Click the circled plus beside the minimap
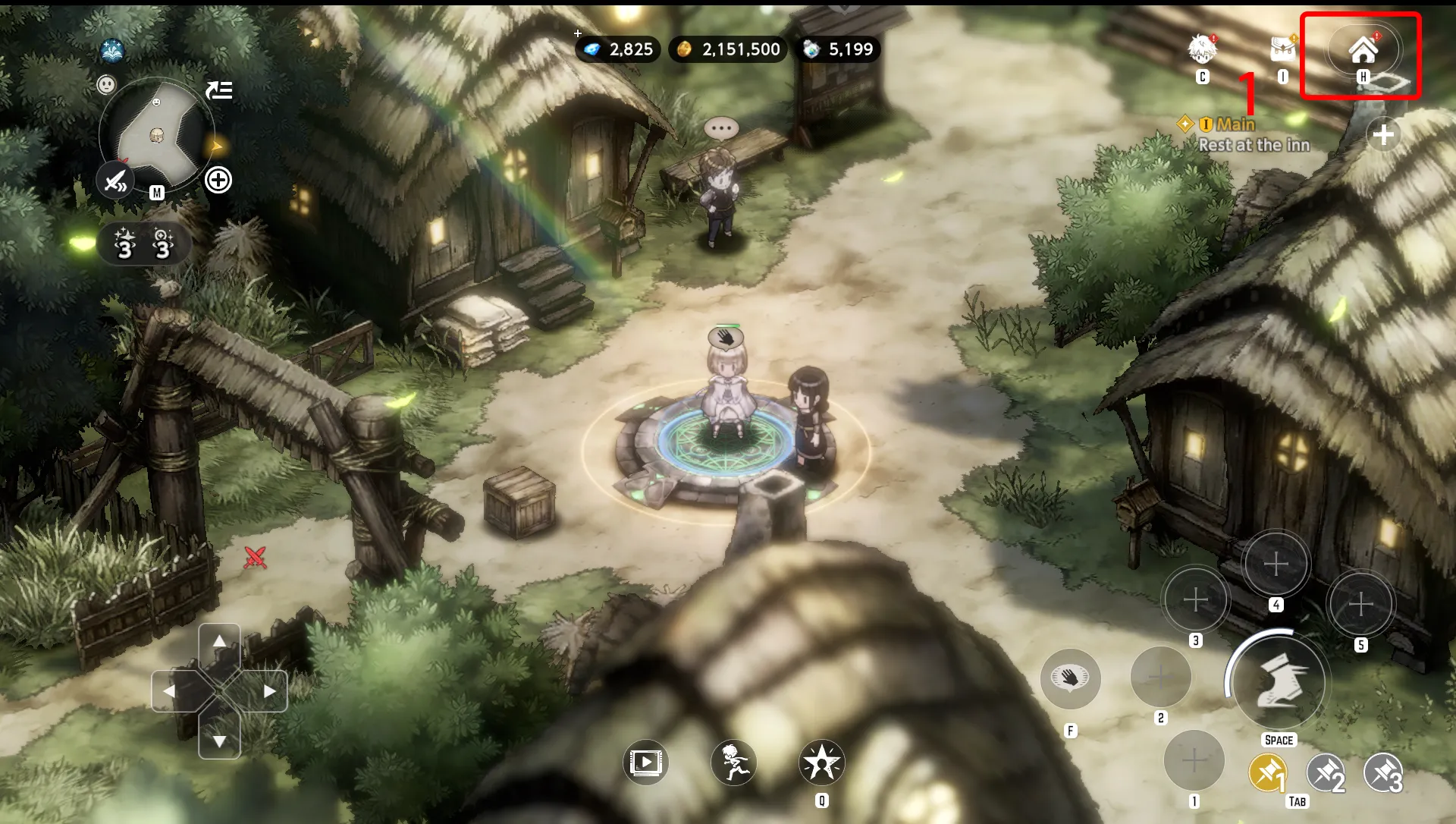This screenshot has width=1456, height=824. 218,181
